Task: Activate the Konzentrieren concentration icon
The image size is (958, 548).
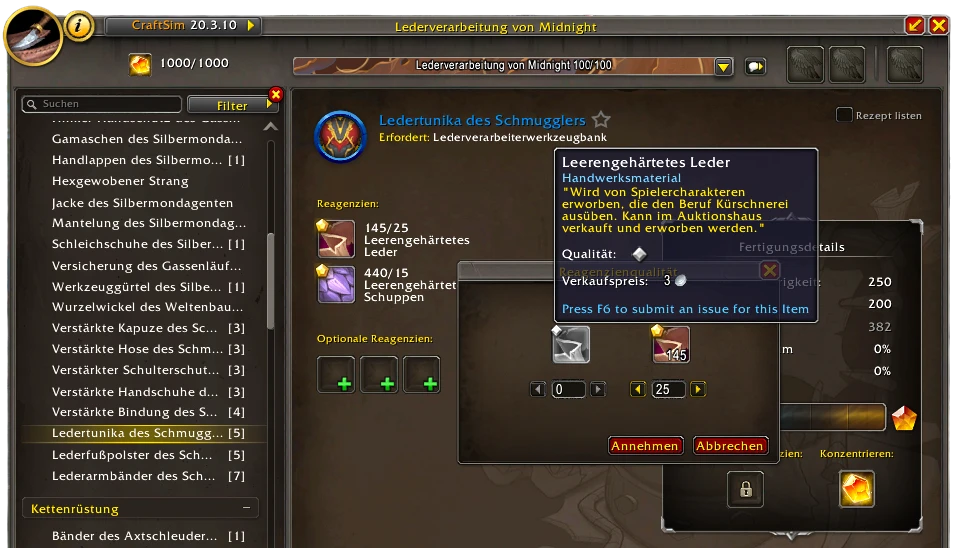Action: tap(856, 488)
